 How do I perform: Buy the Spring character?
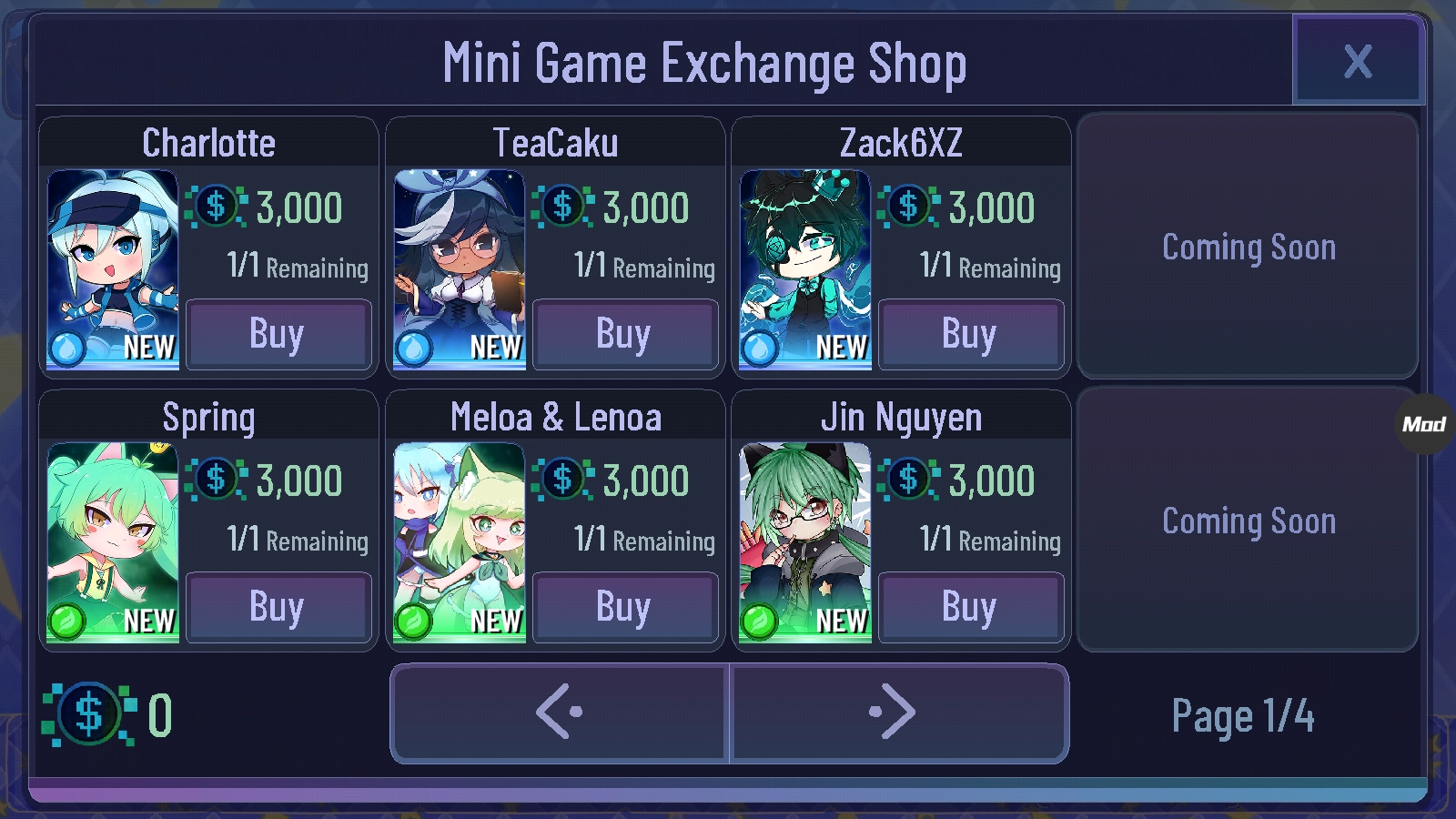point(278,607)
